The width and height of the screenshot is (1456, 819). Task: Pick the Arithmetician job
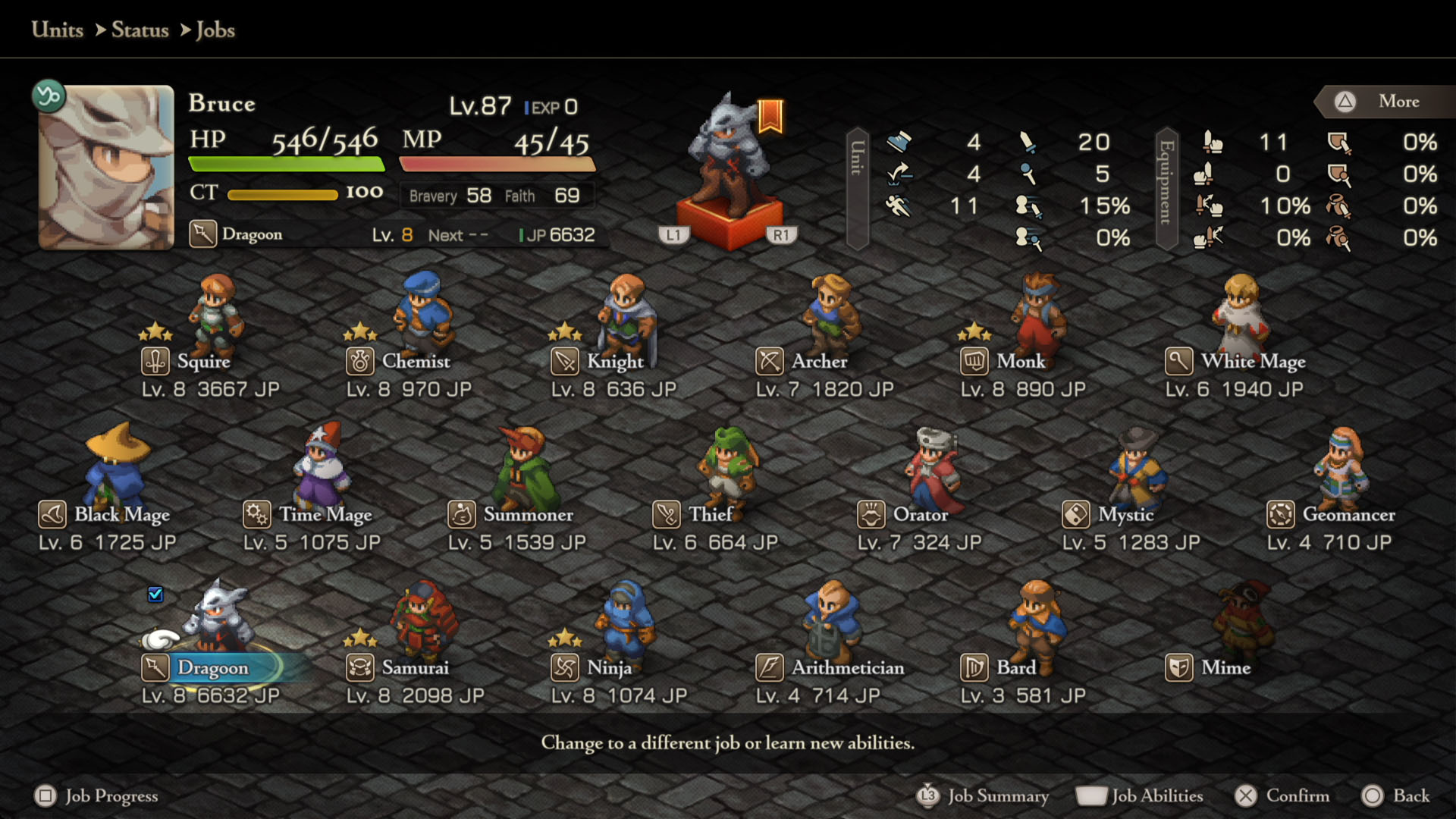click(x=847, y=668)
